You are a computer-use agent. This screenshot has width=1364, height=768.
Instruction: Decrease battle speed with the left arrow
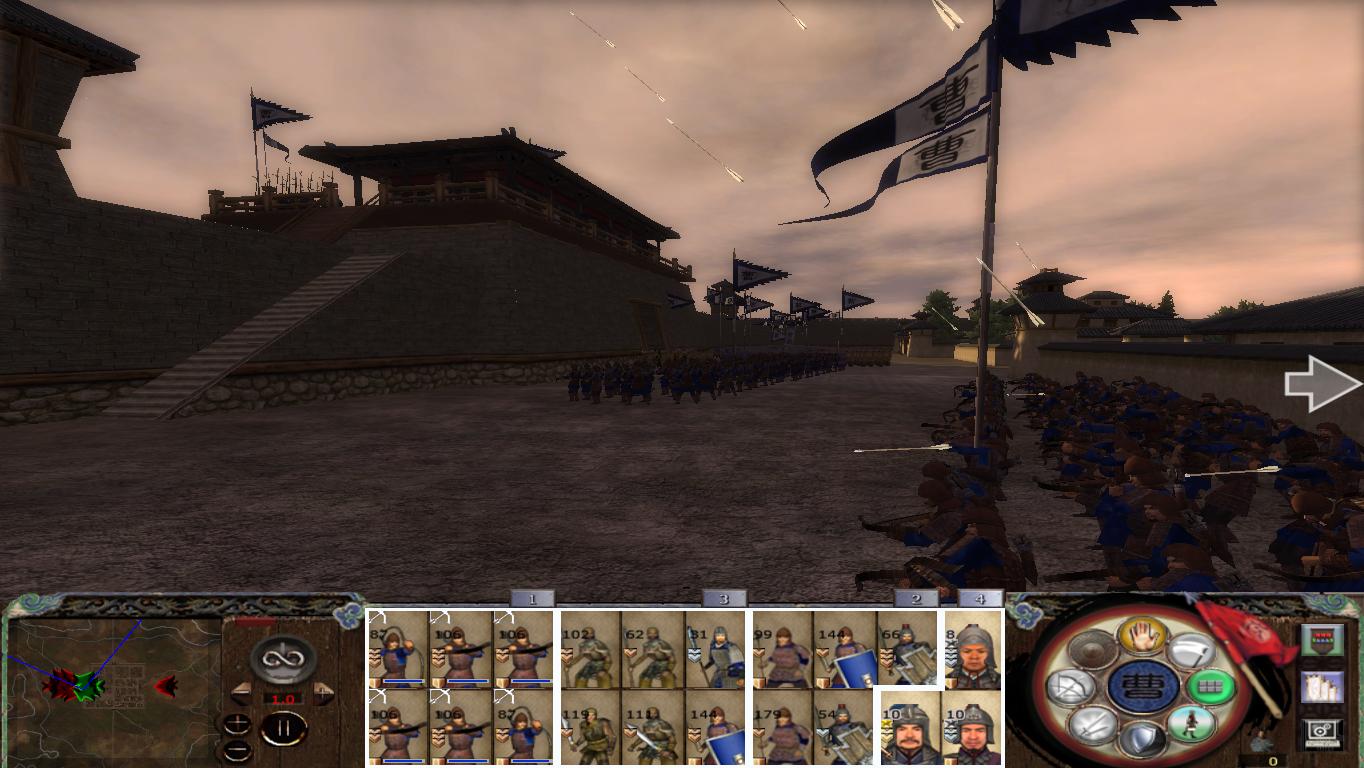pos(243,692)
